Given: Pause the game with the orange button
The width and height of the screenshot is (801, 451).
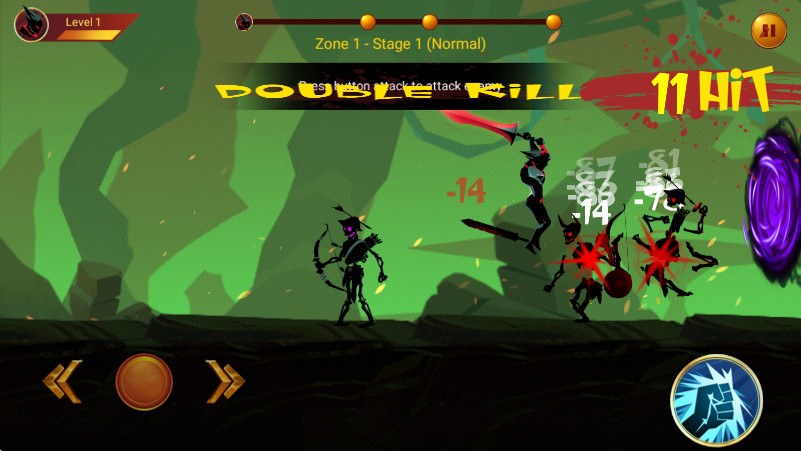Looking at the screenshot, I should click(768, 31).
